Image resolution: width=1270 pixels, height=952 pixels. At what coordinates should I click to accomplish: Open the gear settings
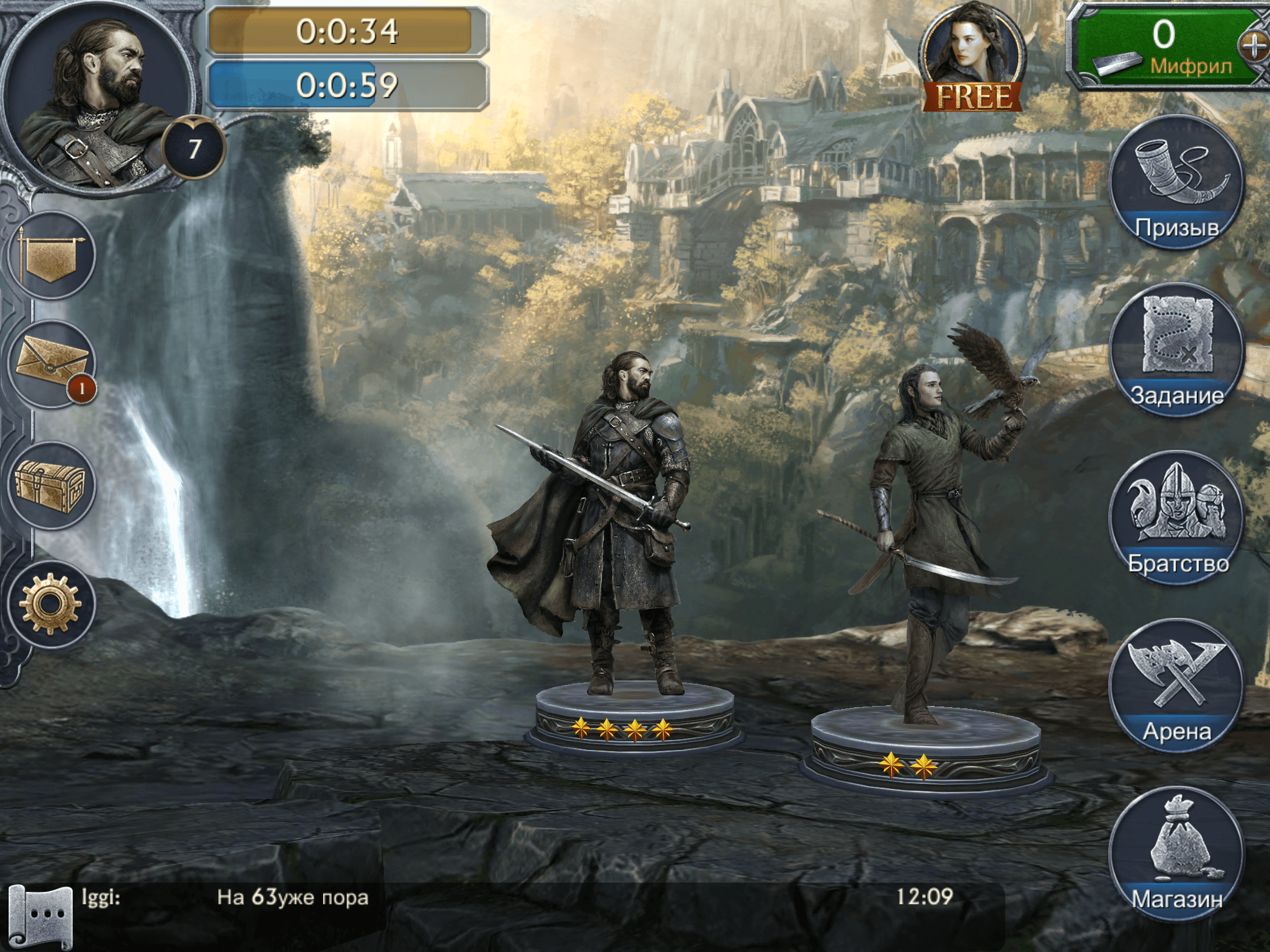pos(52,604)
